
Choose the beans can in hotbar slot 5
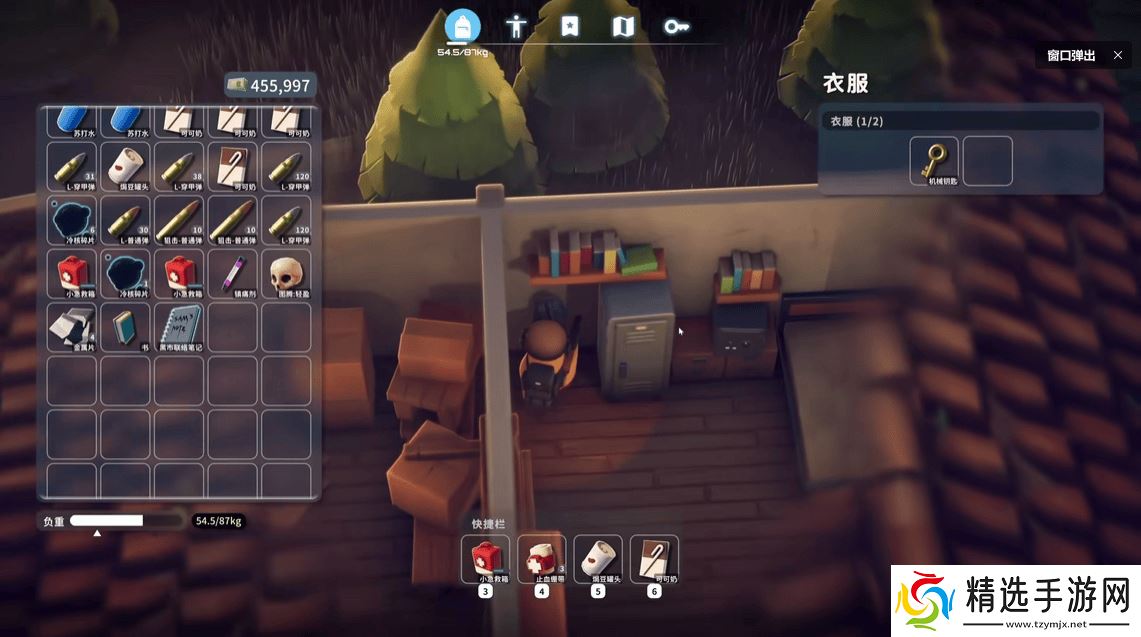coord(598,559)
